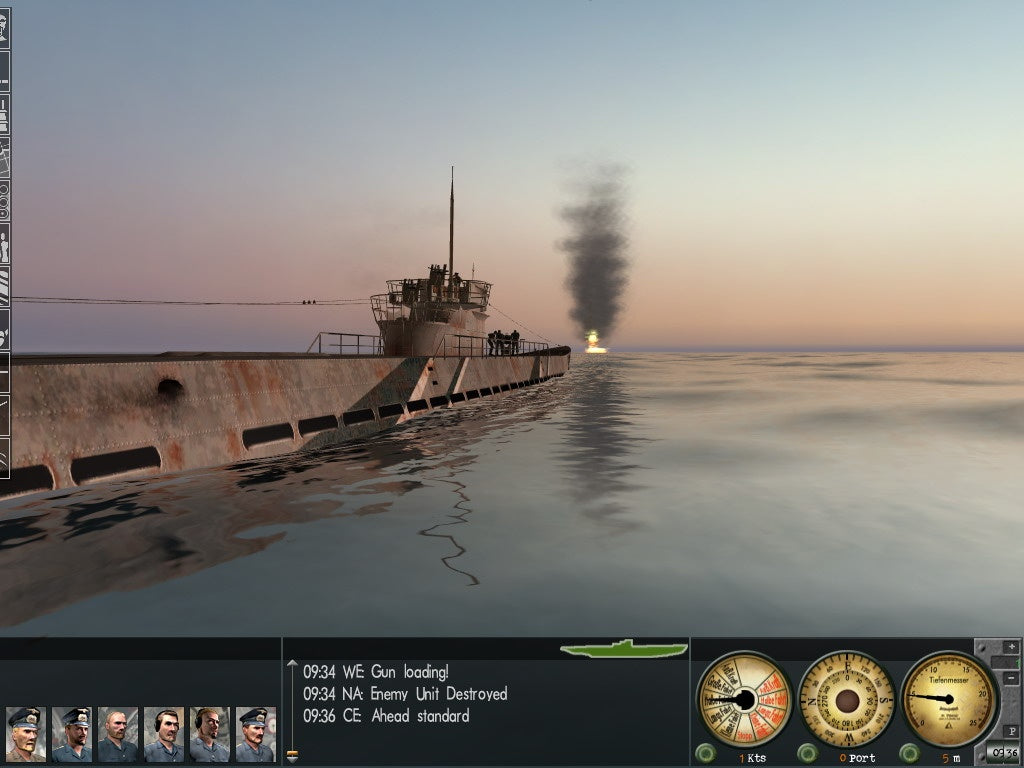
Task: Click the Tiefenmesser depth gauge
Action: 948,698
